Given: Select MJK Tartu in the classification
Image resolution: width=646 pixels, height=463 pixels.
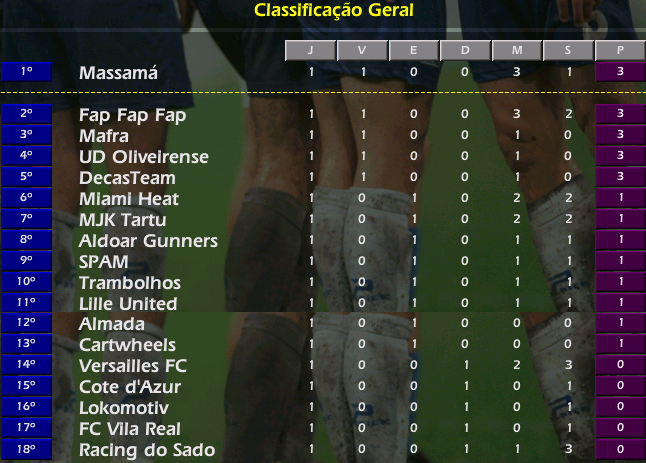Looking at the screenshot, I should 122,220.
